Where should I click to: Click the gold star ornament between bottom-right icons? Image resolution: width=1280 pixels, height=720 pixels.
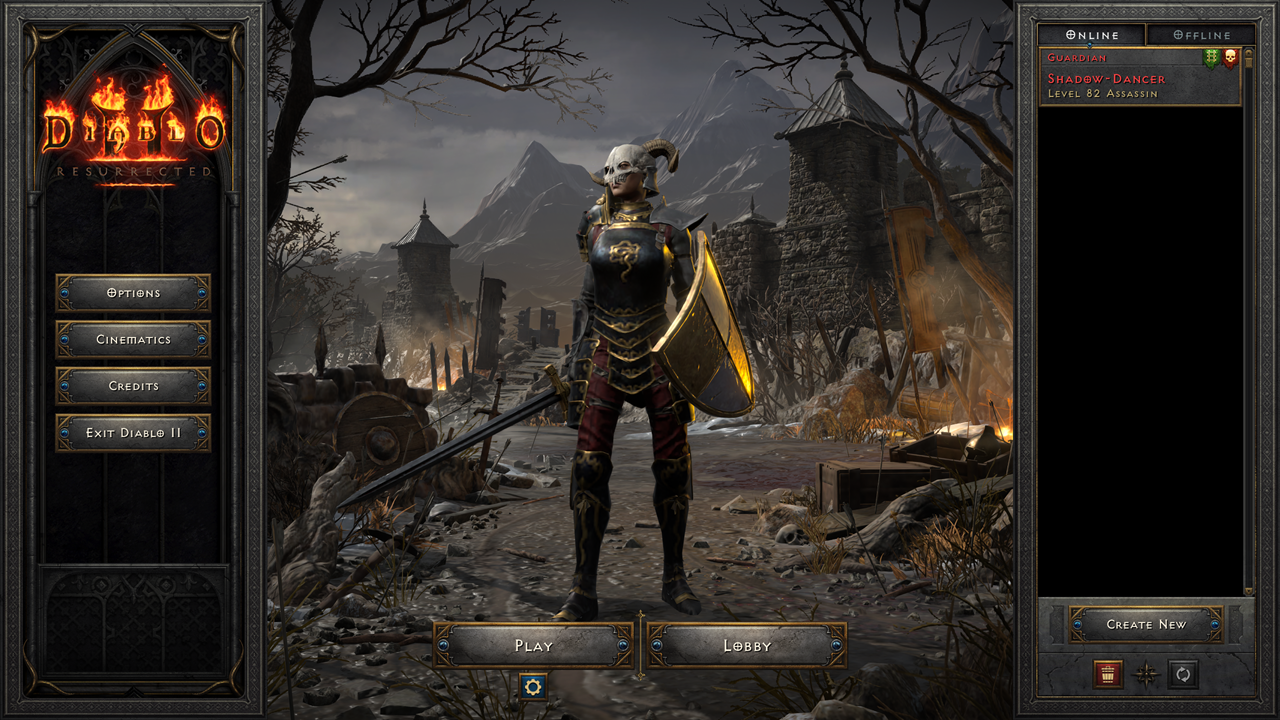tap(1146, 675)
